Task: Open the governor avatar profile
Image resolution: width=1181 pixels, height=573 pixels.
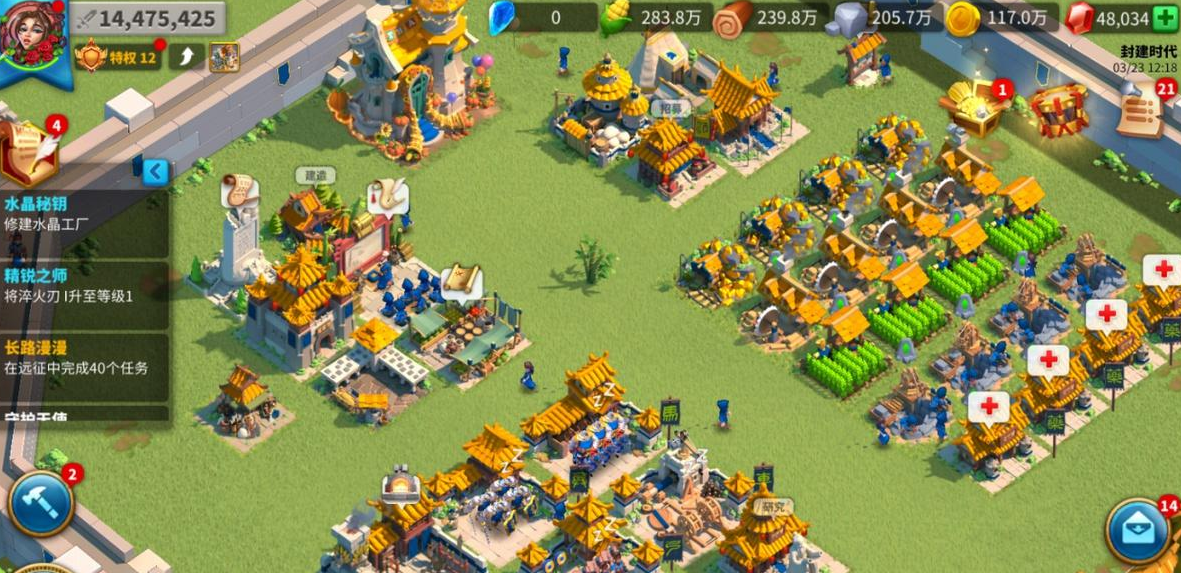Action: click(34, 36)
